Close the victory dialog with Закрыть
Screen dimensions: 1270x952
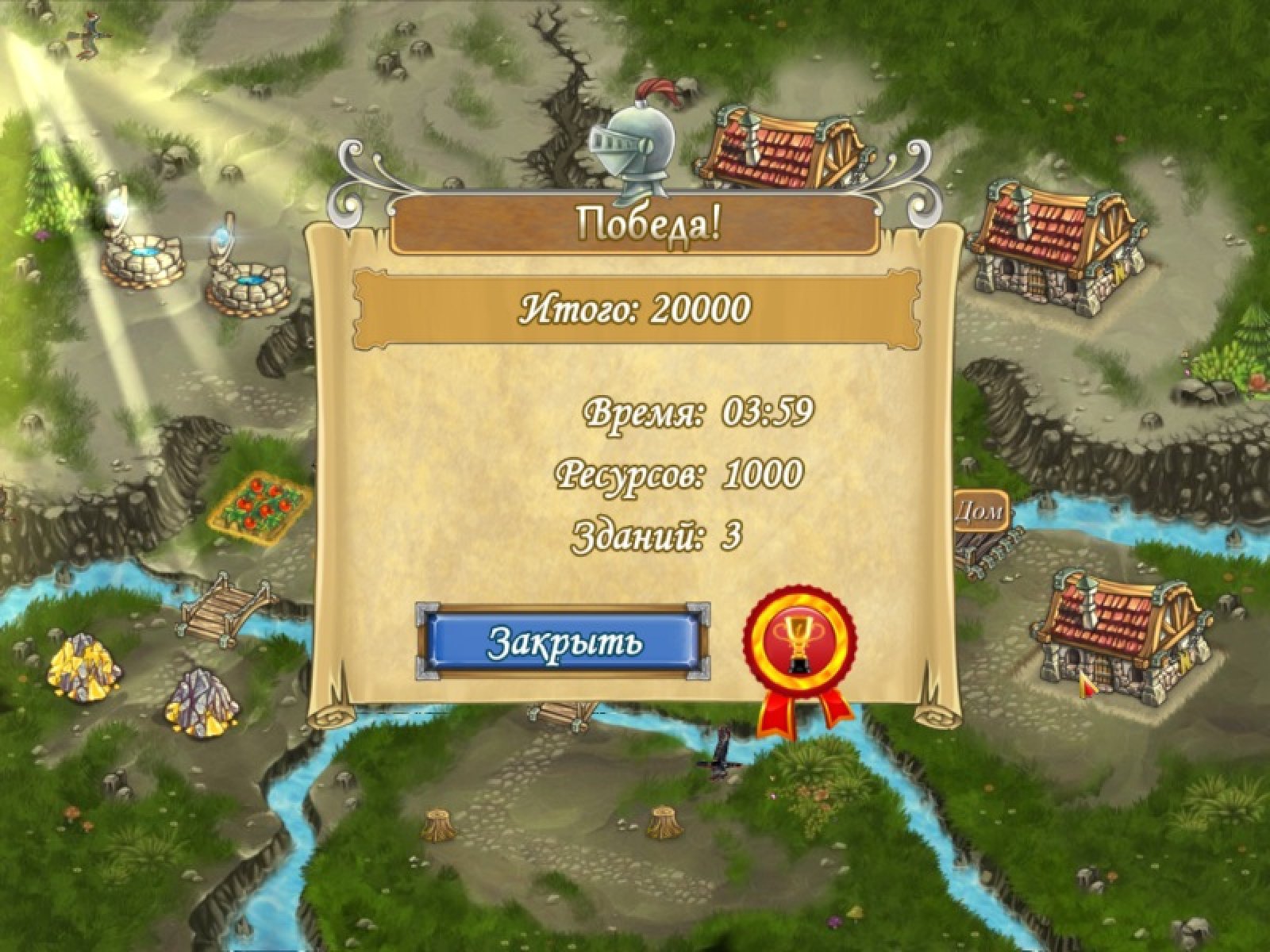563,642
